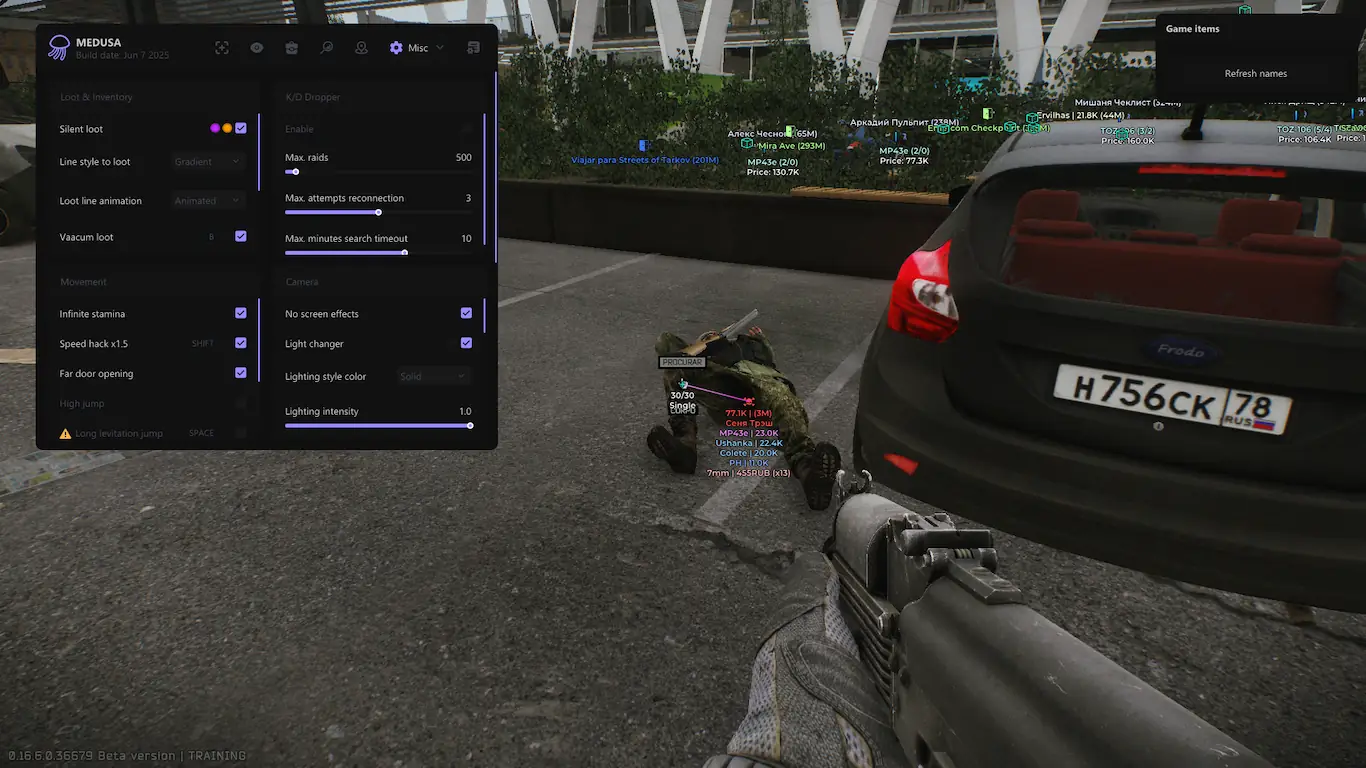The height and width of the screenshot is (768, 1366).
Task: Open the briefcase tab icon
Action: click(291, 48)
